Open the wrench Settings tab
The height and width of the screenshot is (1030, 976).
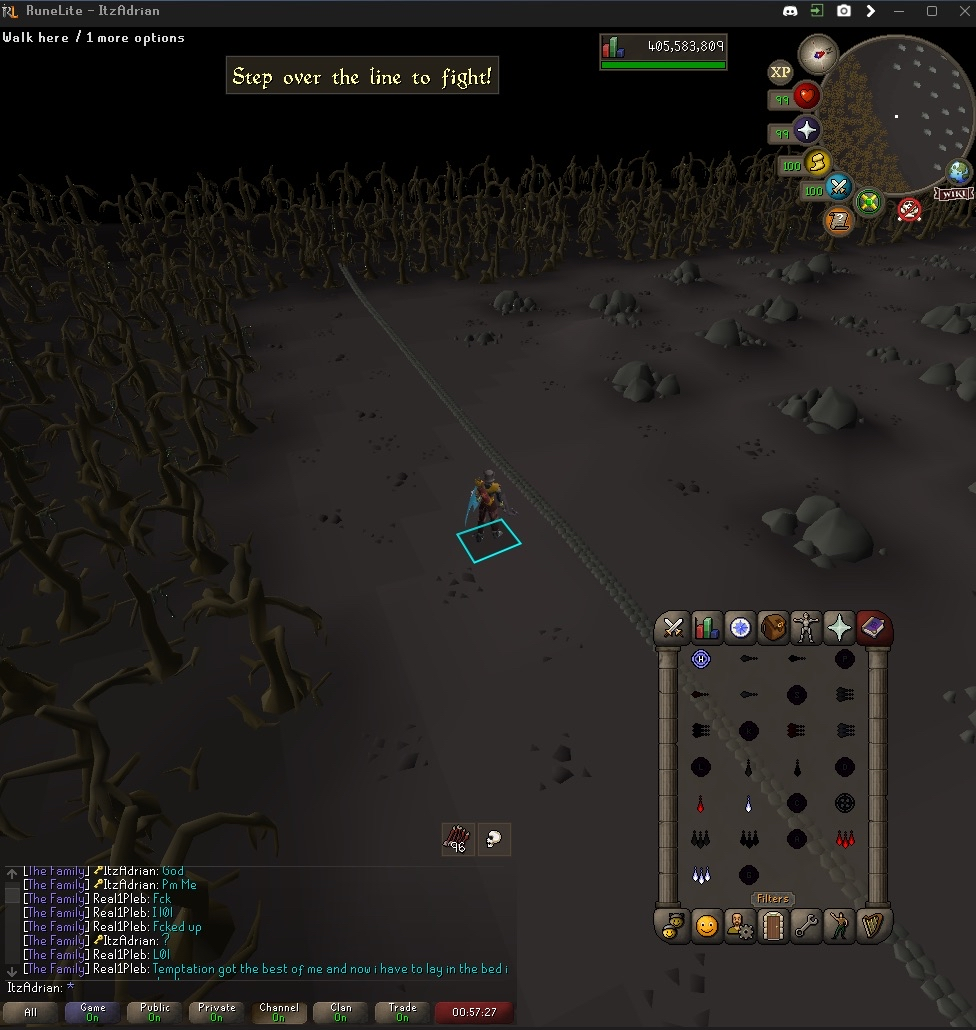coord(806,926)
